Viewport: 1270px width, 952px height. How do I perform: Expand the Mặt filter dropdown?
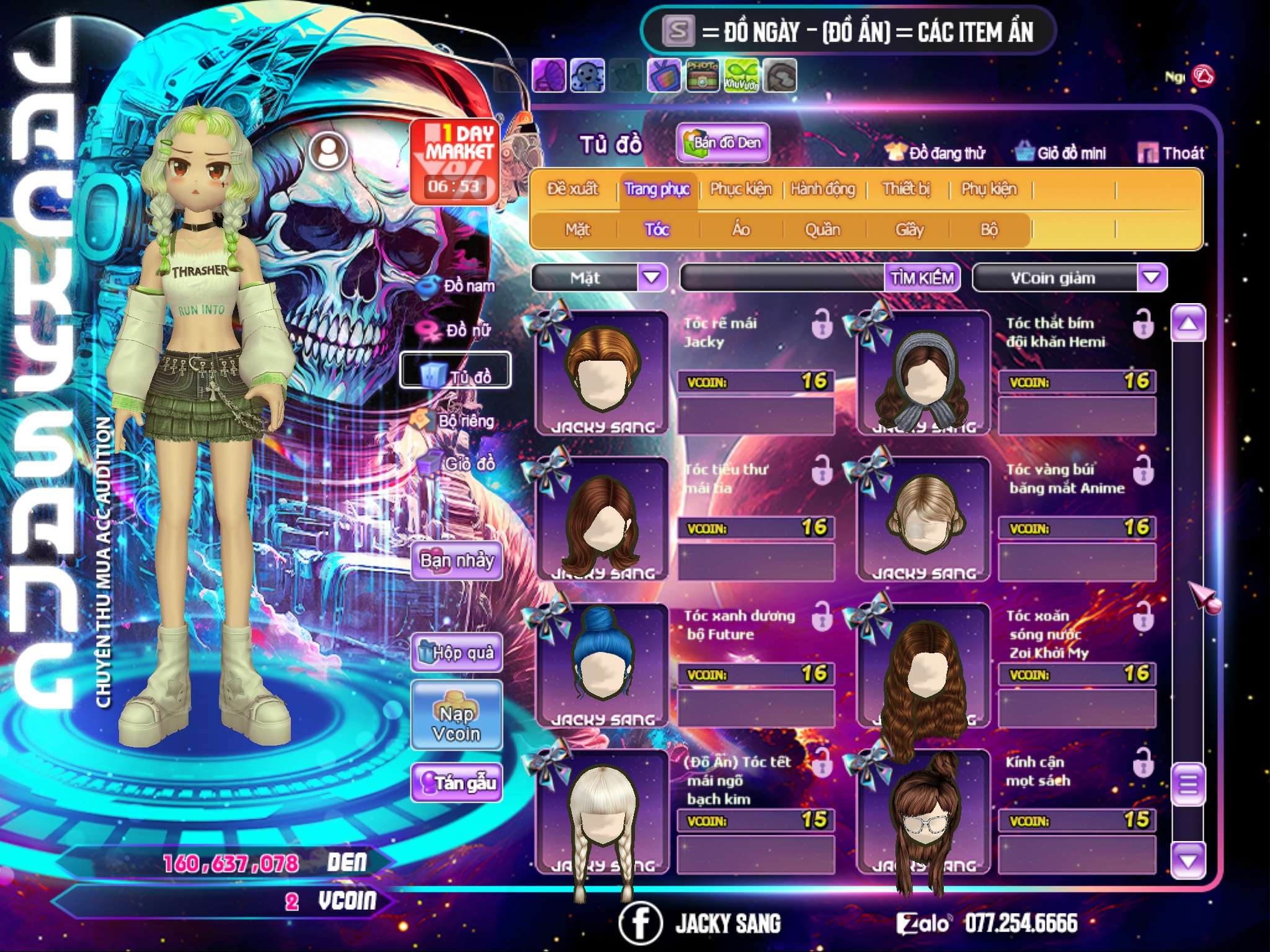click(652, 277)
